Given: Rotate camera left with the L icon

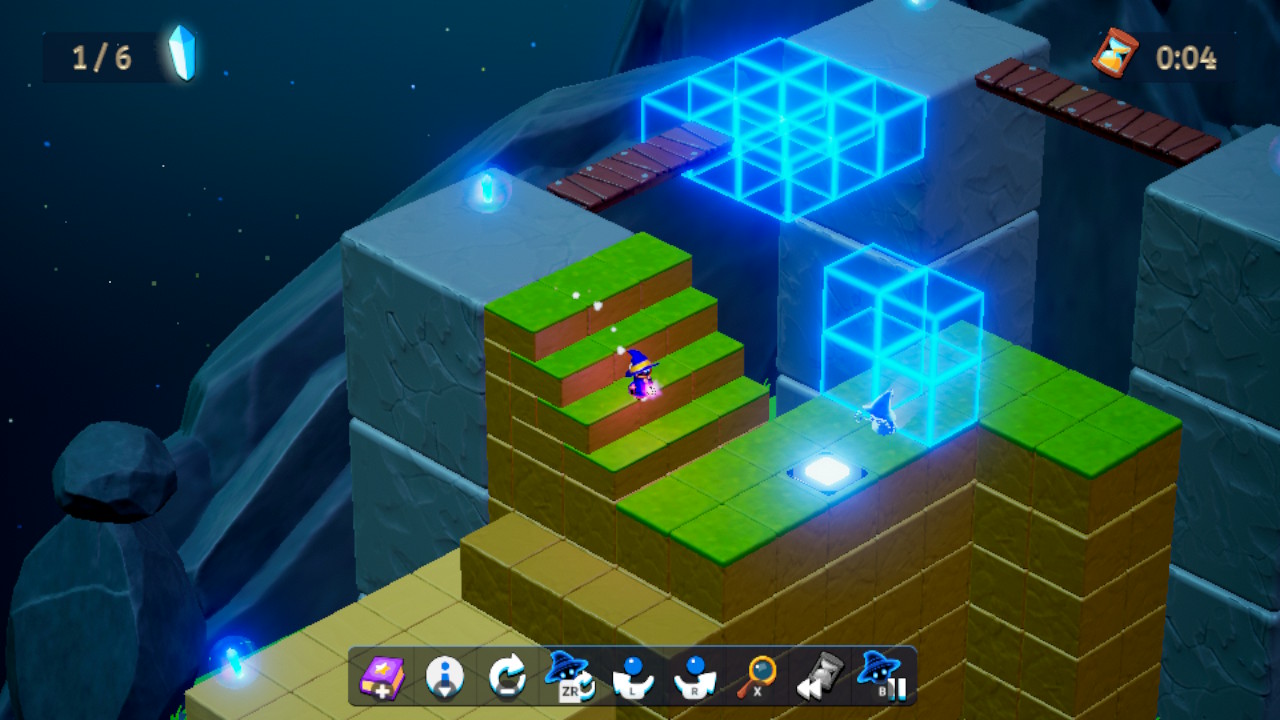Looking at the screenshot, I should pos(632,678).
